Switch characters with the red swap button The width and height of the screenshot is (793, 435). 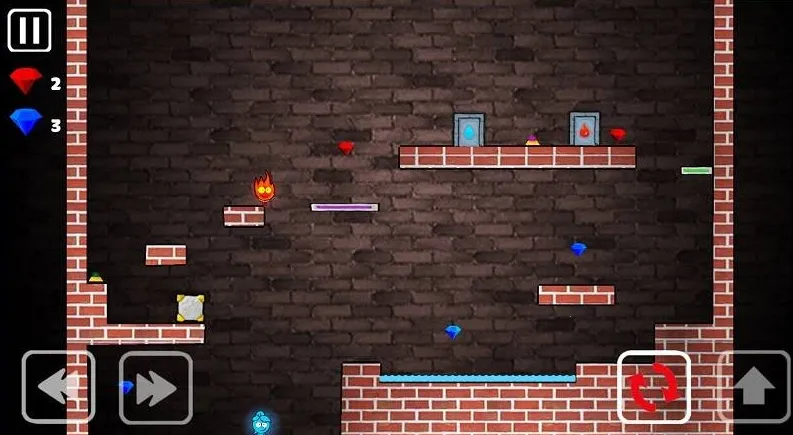click(x=654, y=387)
